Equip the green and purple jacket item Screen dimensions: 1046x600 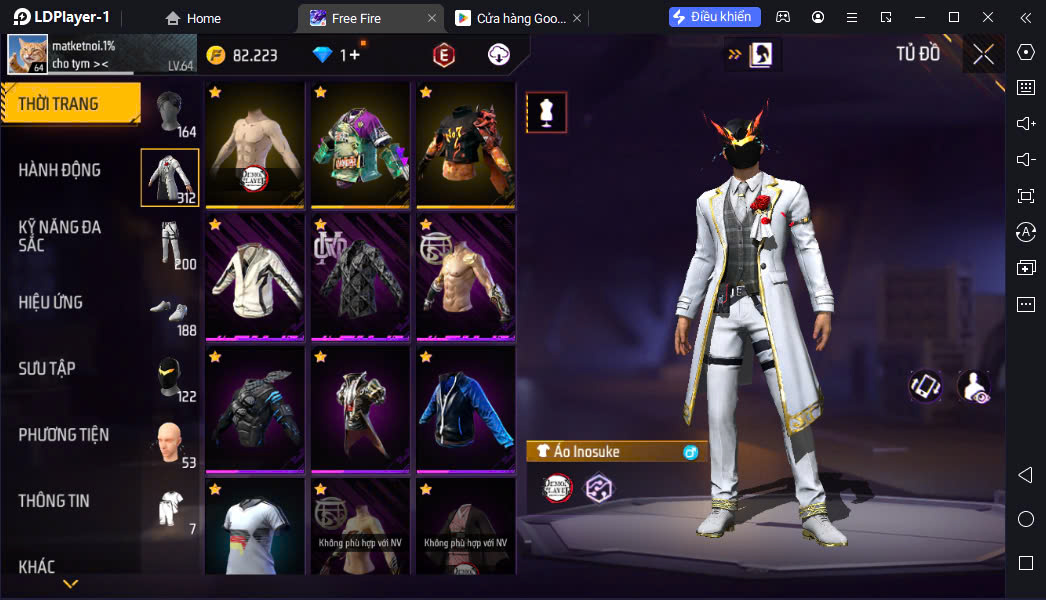pyautogui.click(x=360, y=144)
